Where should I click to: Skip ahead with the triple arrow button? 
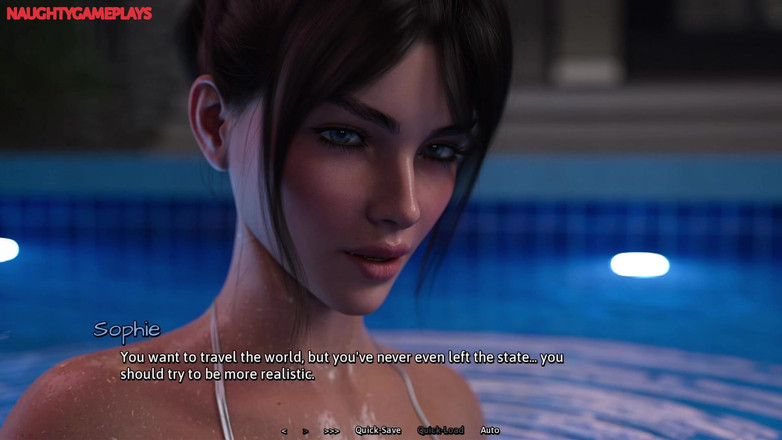click(331, 431)
